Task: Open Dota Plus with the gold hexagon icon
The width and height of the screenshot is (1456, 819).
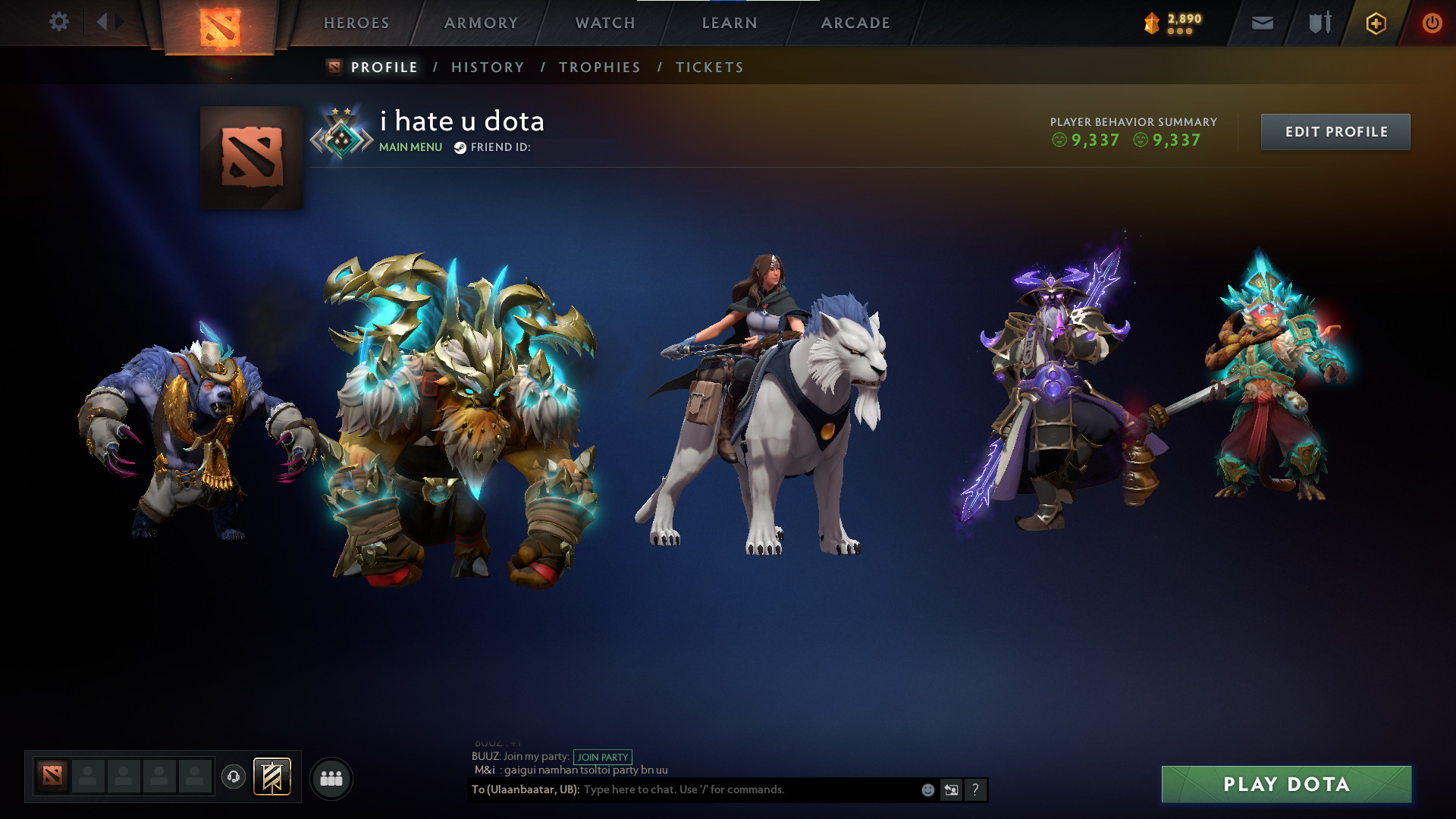Action: 1376,23
